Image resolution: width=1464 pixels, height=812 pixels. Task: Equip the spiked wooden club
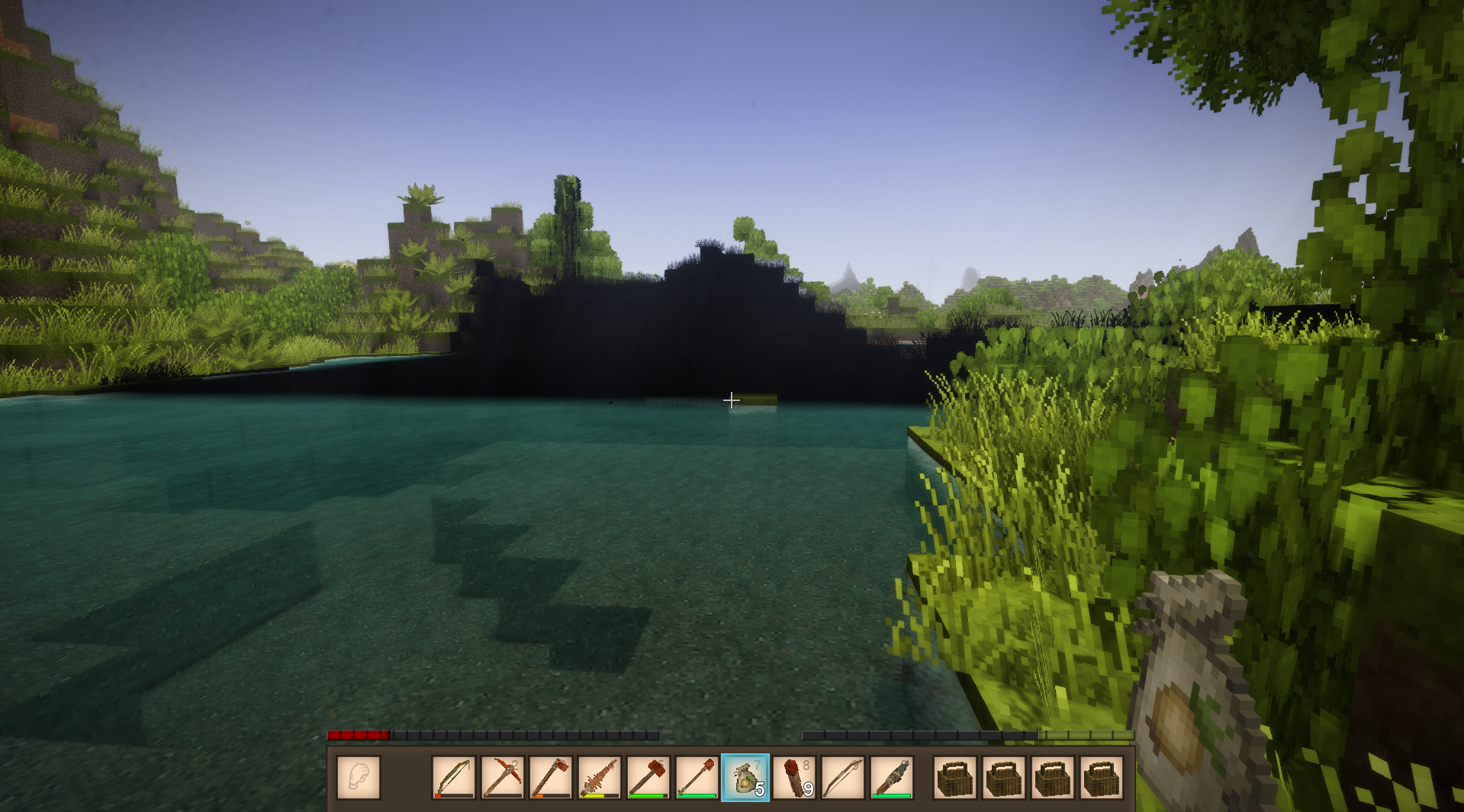tap(600, 778)
